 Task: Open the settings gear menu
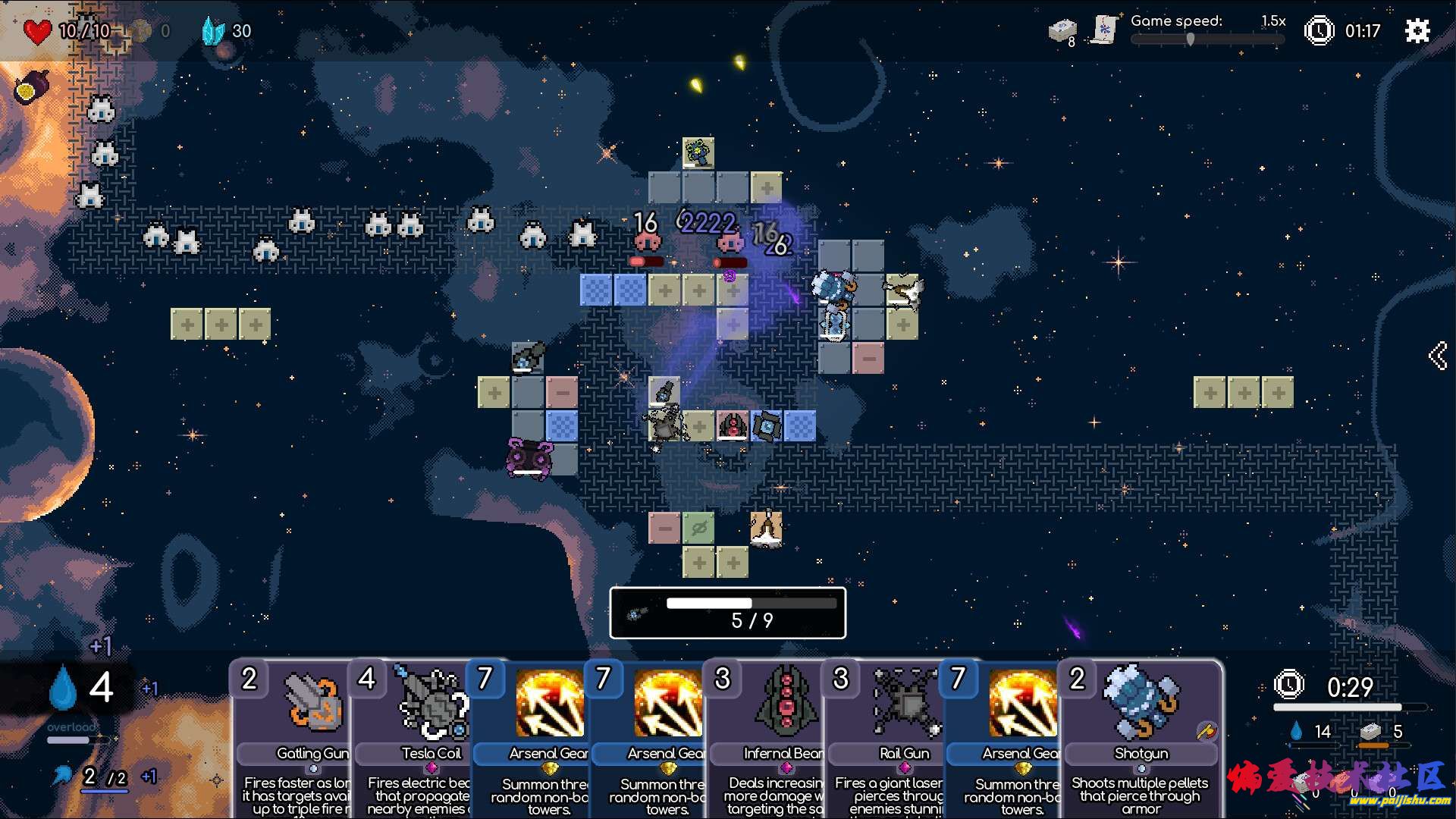1417,31
